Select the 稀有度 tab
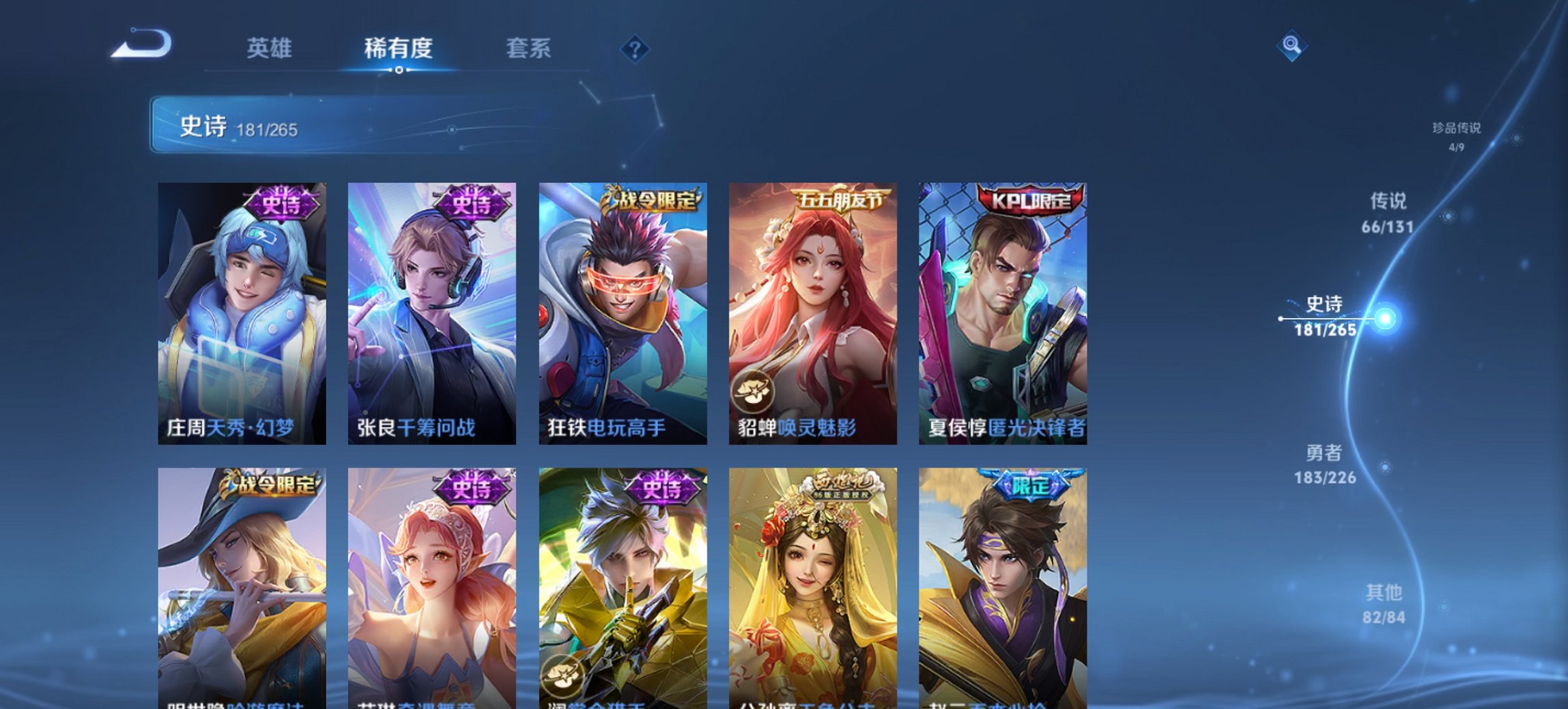The image size is (1568, 709). (x=398, y=48)
